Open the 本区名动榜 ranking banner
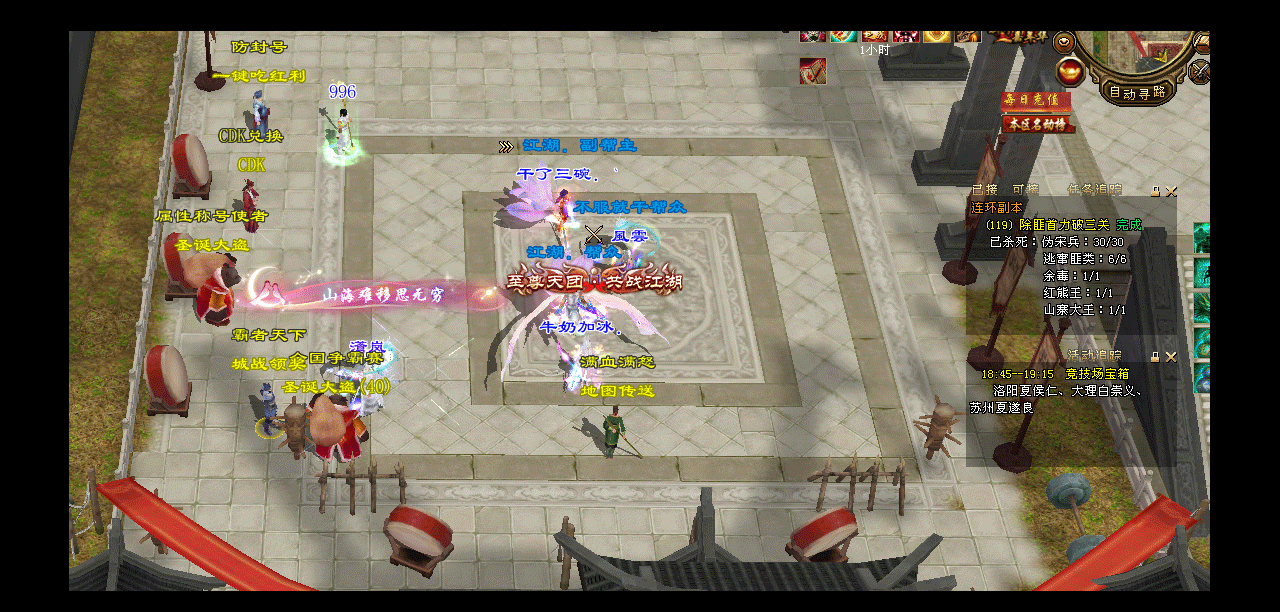 coord(1038,124)
